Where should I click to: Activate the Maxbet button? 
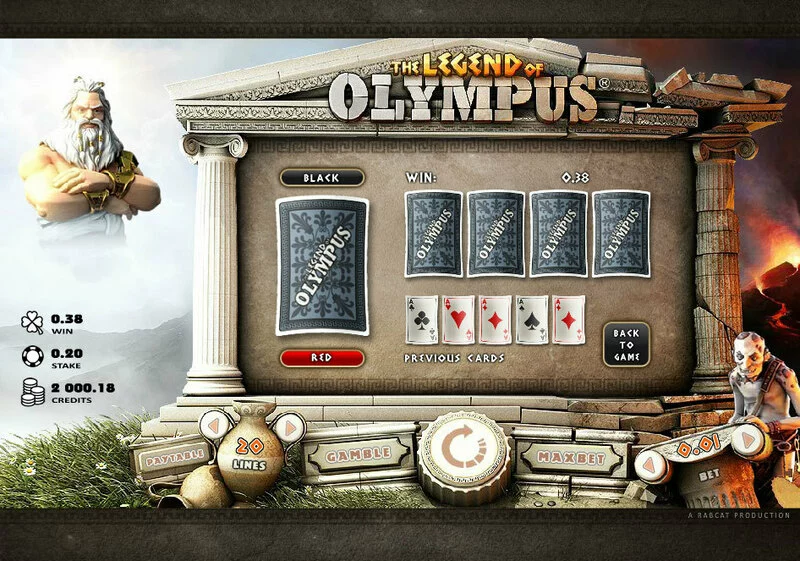point(571,457)
